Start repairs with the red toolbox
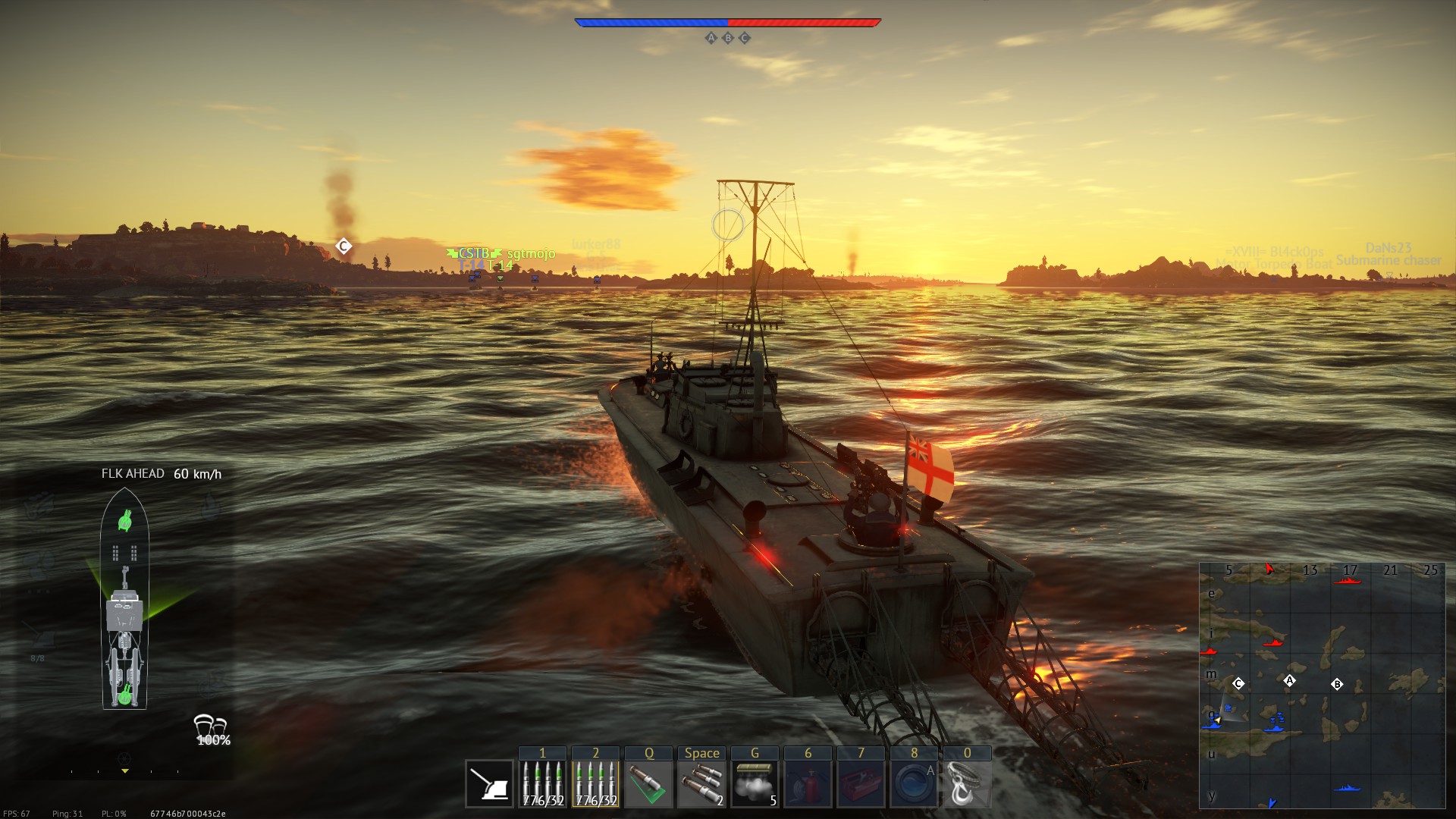The width and height of the screenshot is (1456, 819). pos(861,784)
